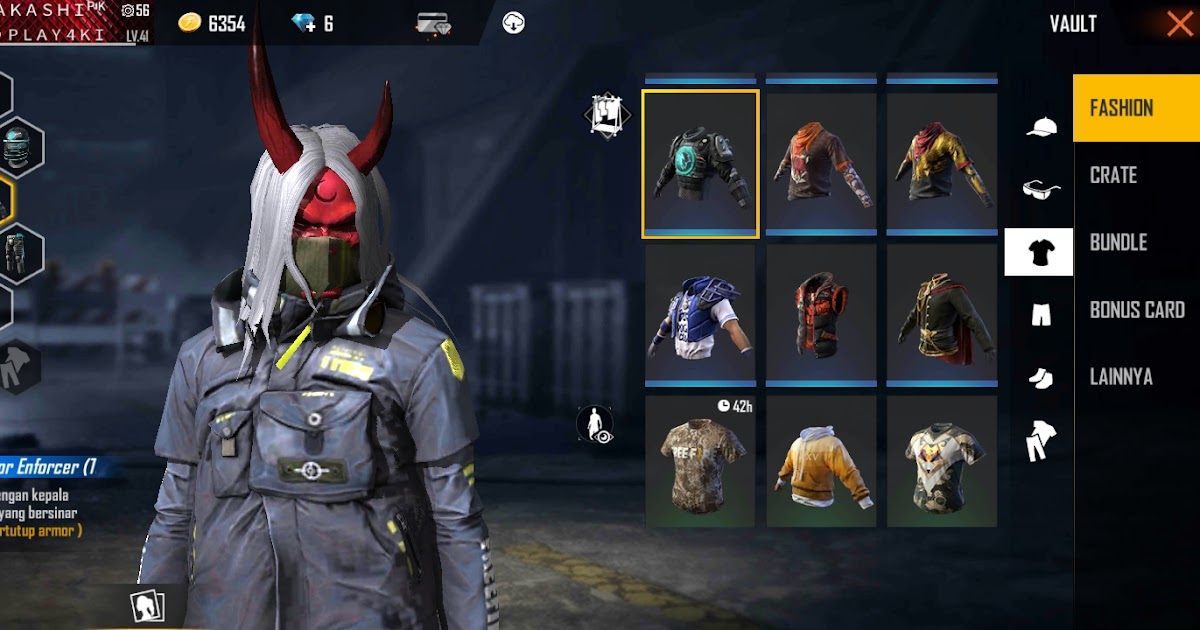The height and width of the screenshot is (630, 1200).
Task: Show the Bundle tab
Action: click(1136, 242)
